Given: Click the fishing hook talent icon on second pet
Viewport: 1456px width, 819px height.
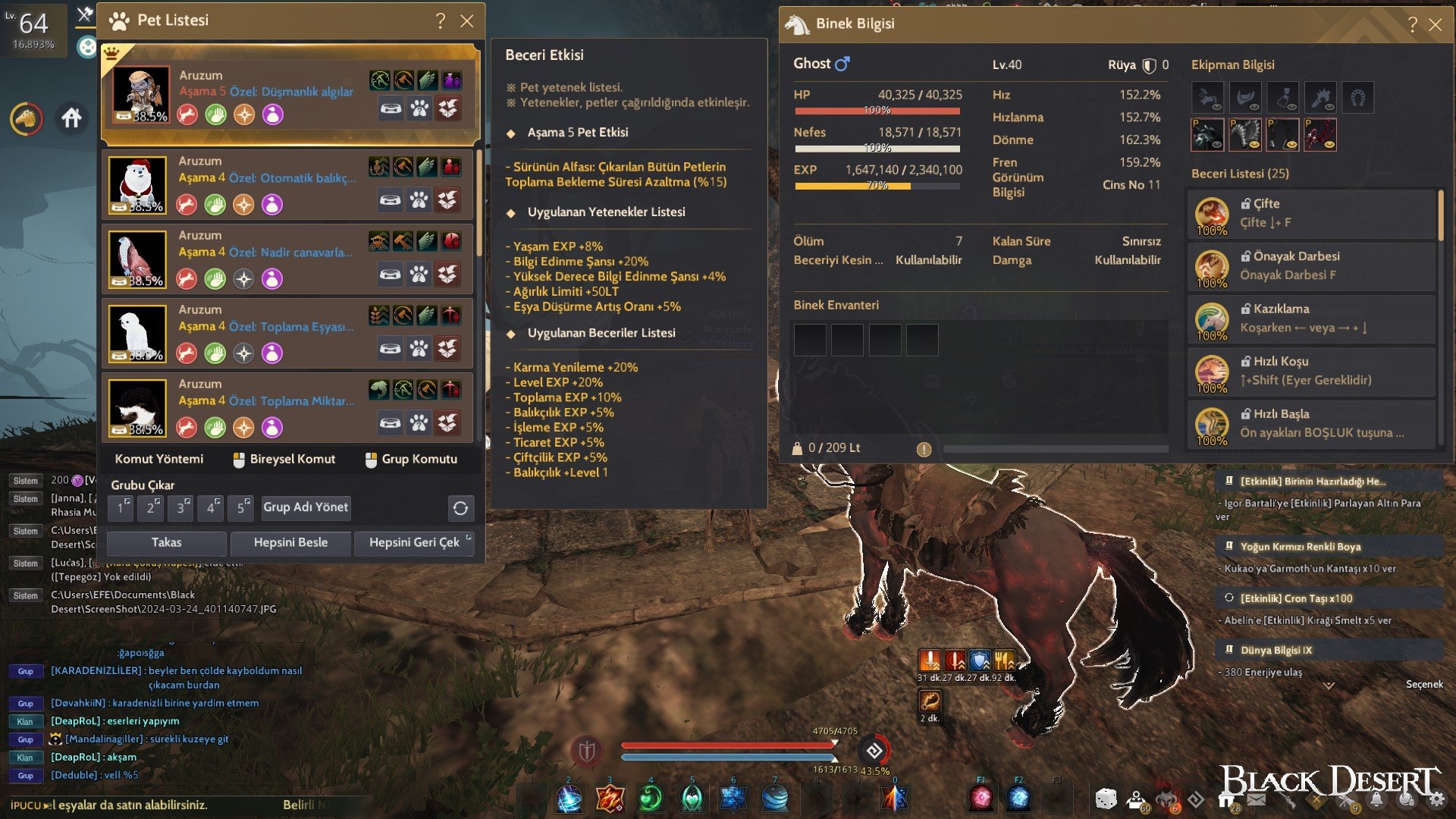Looking at the screenshot, I should pos(378,168).
